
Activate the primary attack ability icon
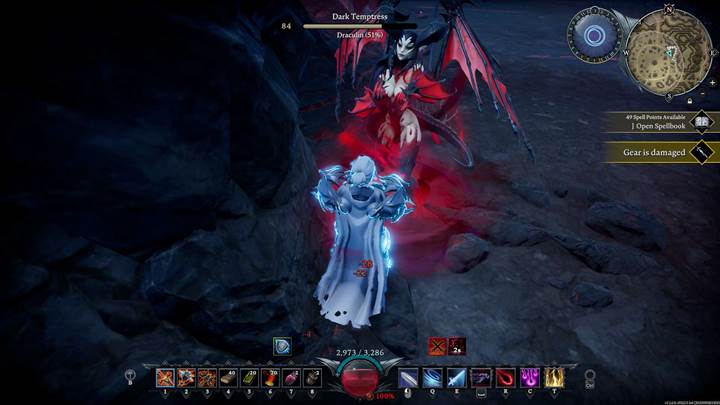coord(408,378)
